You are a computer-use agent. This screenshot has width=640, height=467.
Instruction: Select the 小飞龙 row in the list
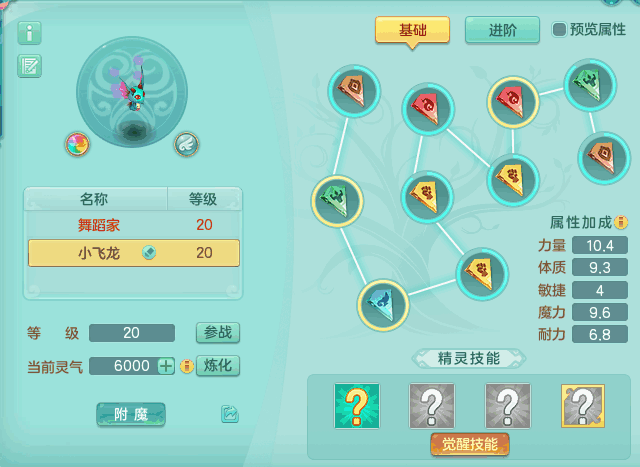(x=133, y=253)
